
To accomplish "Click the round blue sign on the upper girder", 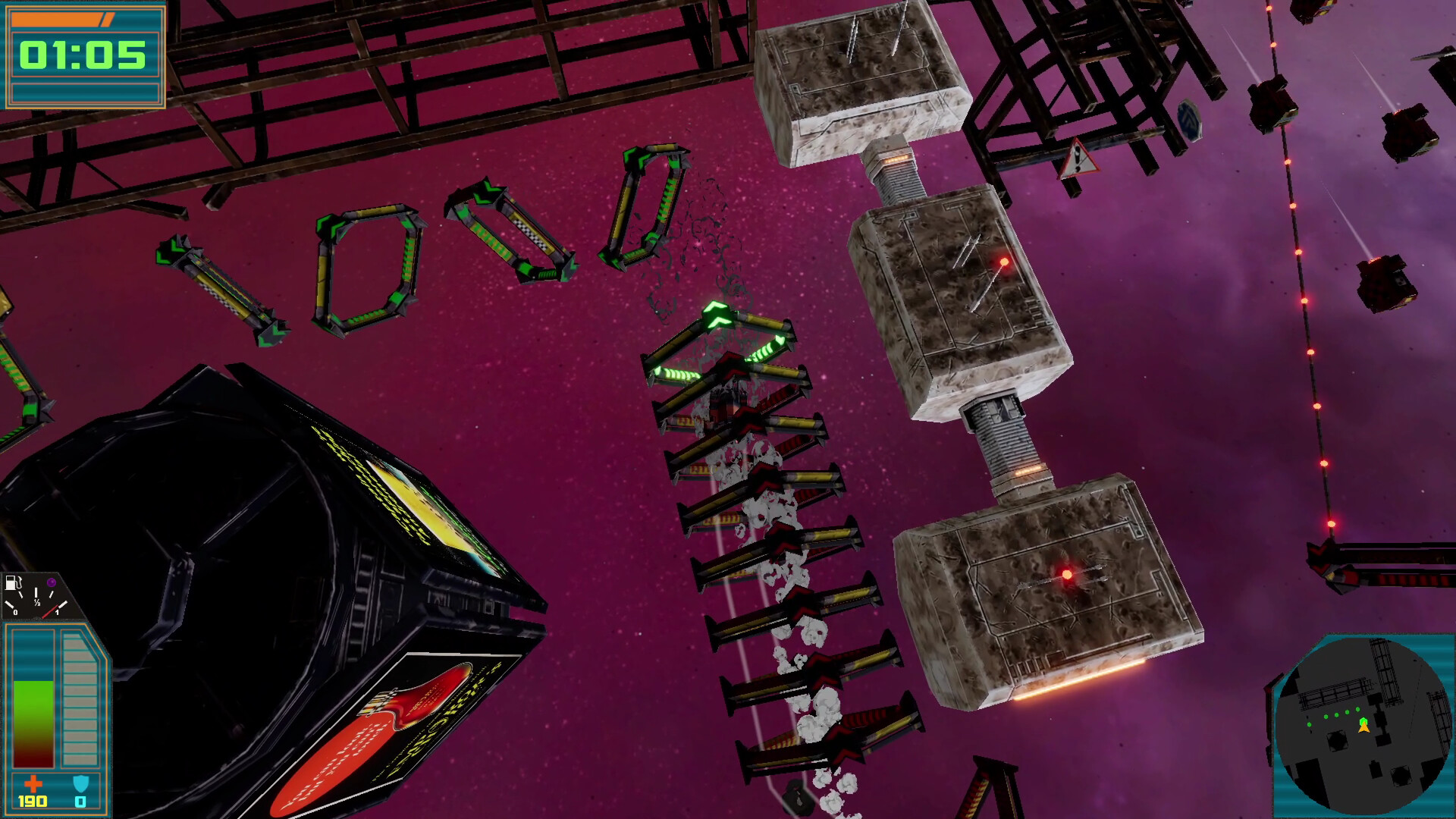I will pyautogui.click(x=1191, y=121).
